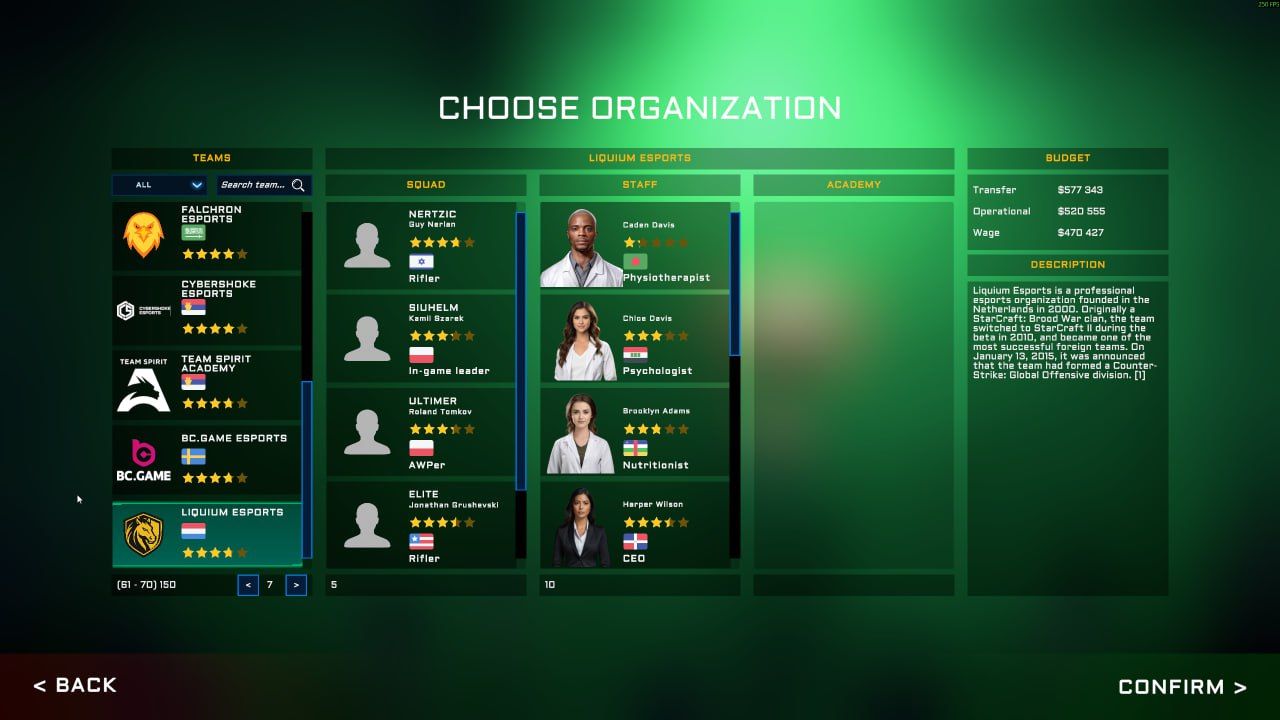Click the Israel flag under Nertzic

coord(424,261)
